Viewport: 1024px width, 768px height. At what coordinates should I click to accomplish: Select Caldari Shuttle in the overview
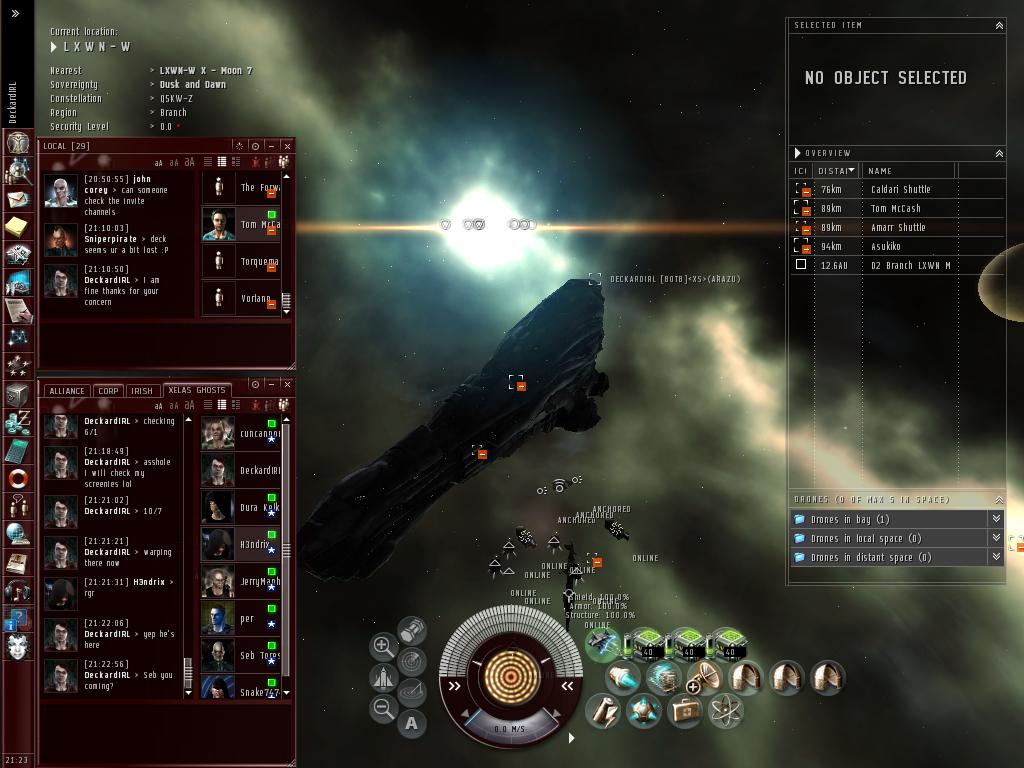pyautogui.click(x=900, y=189)
